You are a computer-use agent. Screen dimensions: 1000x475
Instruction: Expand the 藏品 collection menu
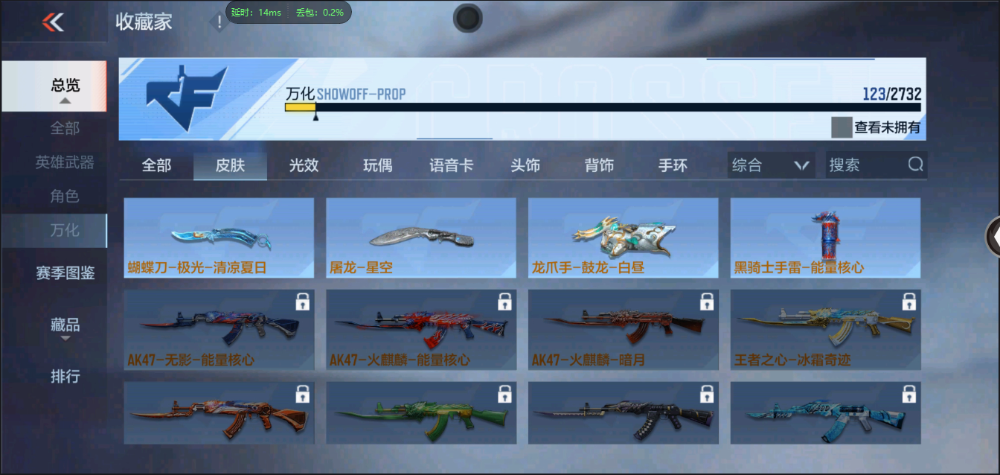pyautogui.click(x=65, y=326)
